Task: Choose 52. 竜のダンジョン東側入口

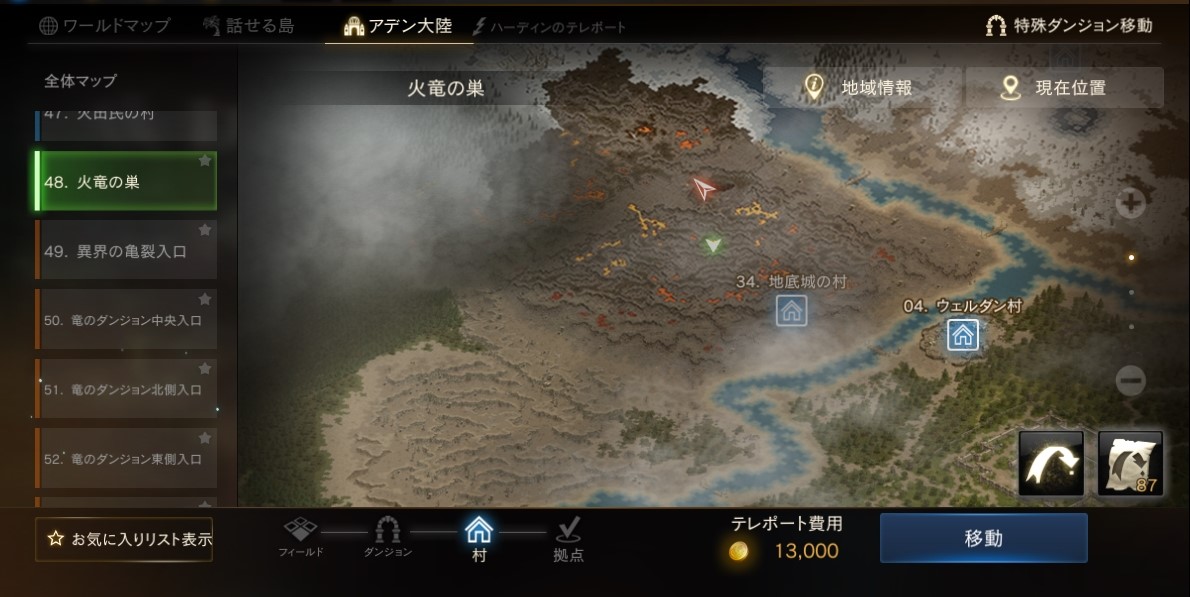Action: (126, 458)
